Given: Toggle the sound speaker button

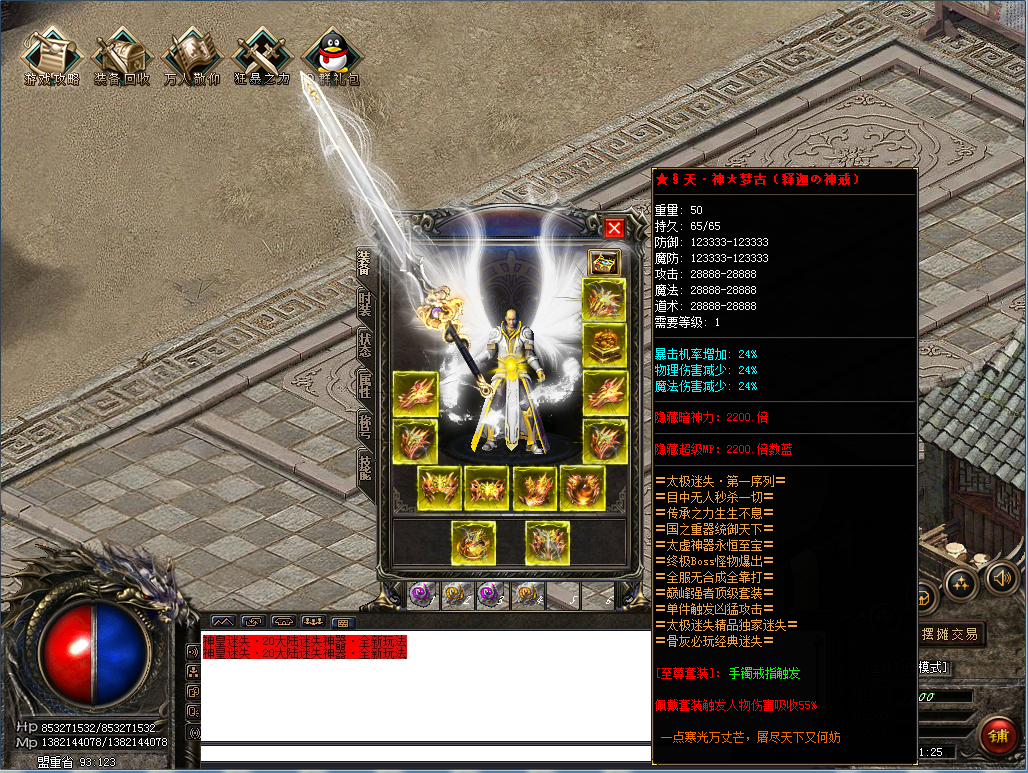Looking at the screenshot, I should click(1001, 577).
